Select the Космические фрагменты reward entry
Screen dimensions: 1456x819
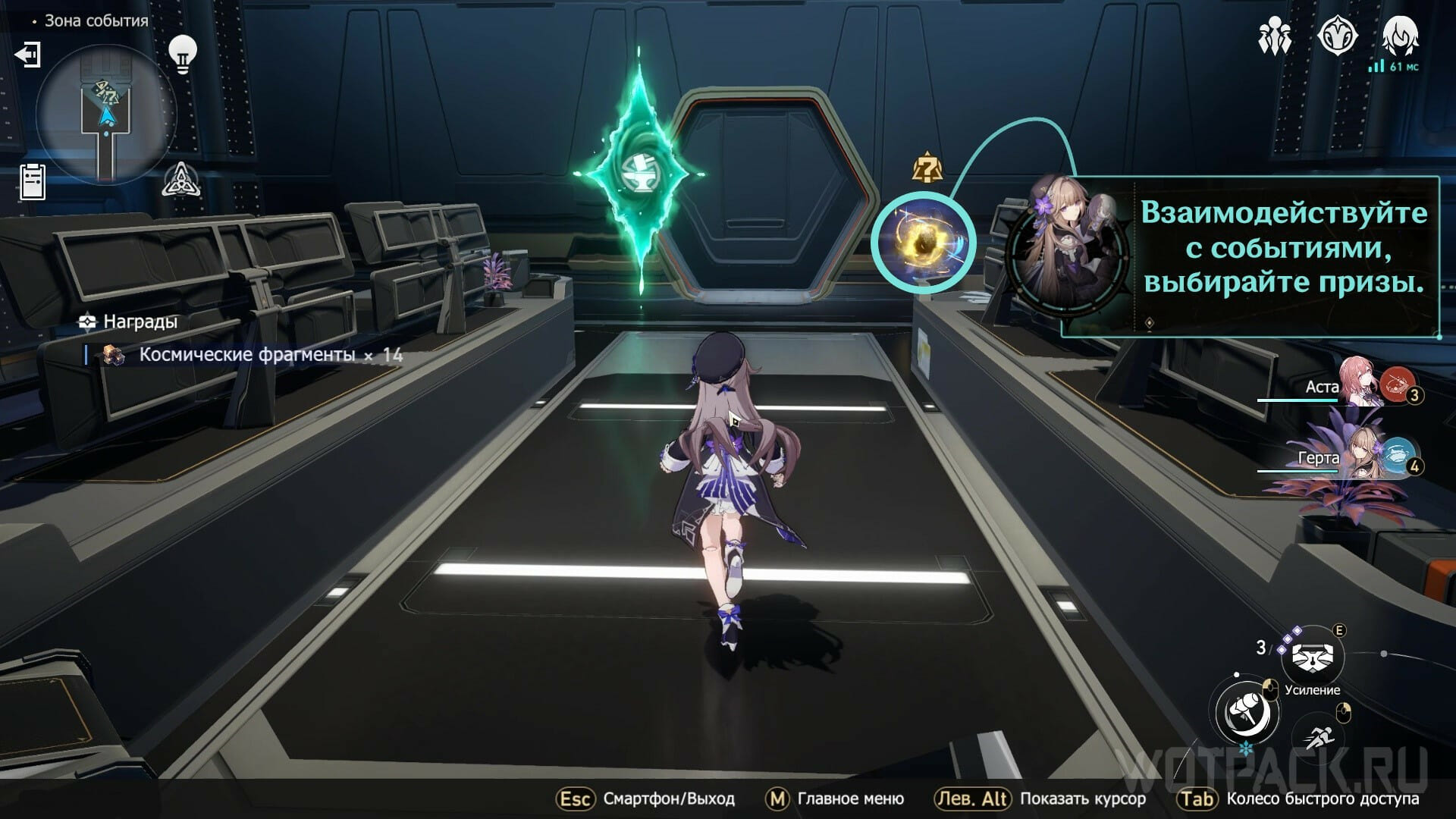pyautogui.click(x=246, y=355)
